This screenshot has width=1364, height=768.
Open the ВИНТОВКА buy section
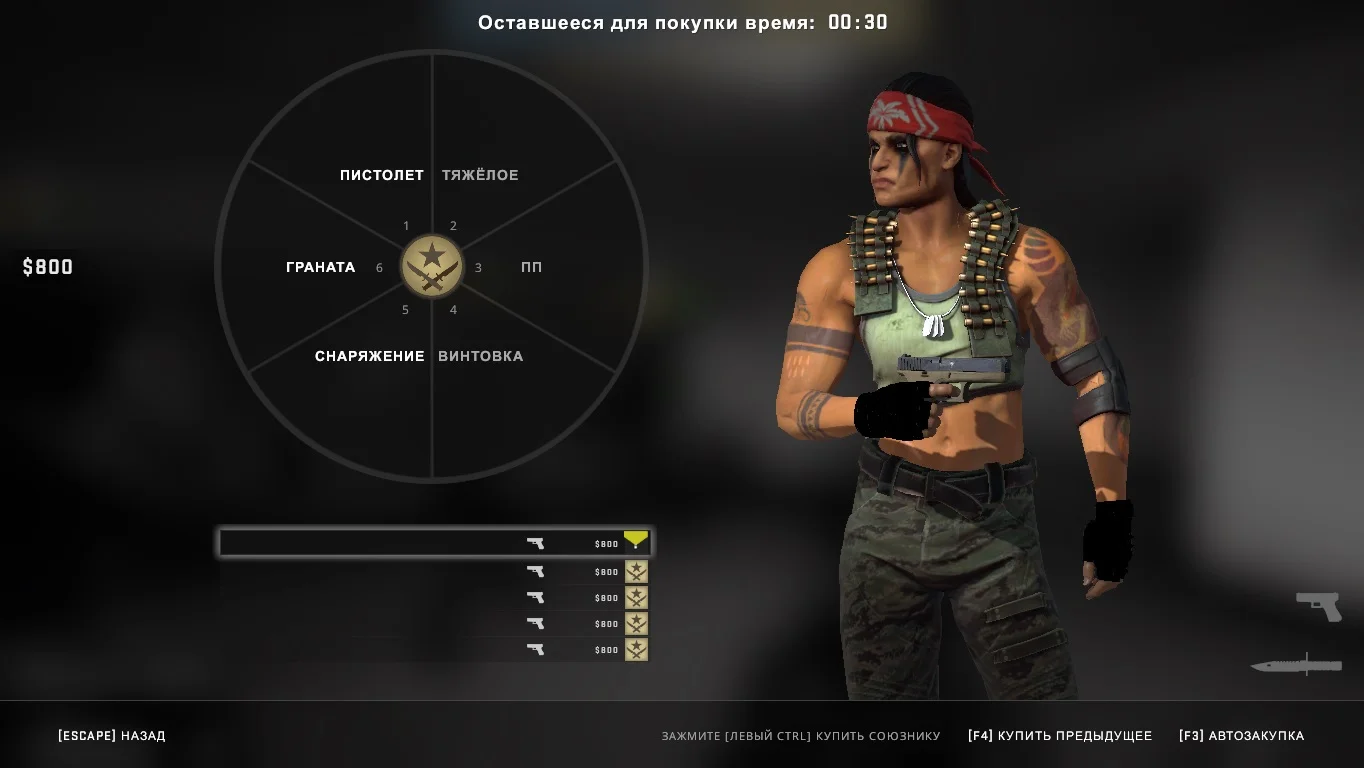click(x=480, y=356)
